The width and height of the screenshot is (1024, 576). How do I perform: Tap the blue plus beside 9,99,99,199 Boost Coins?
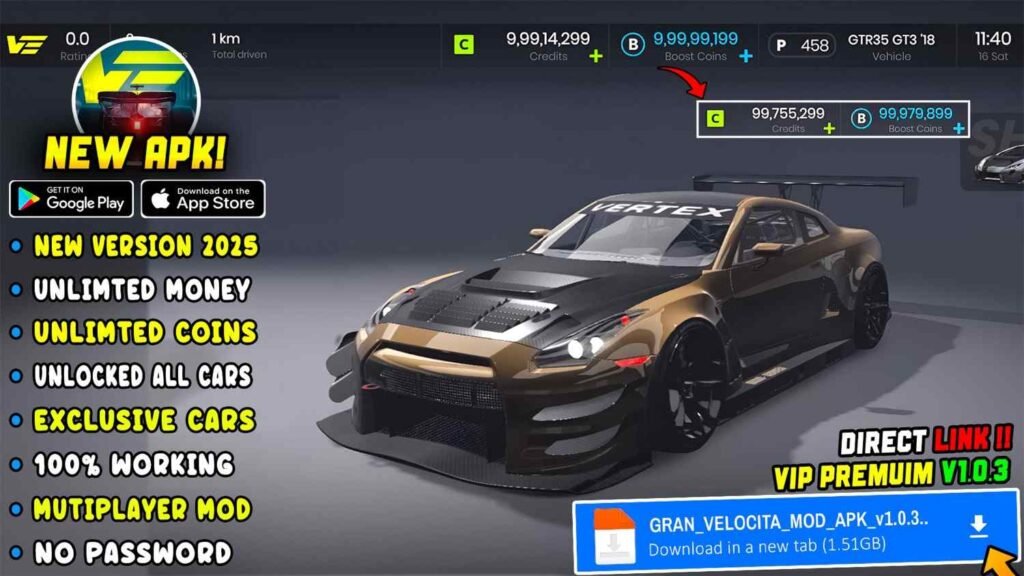coord(745,56)
